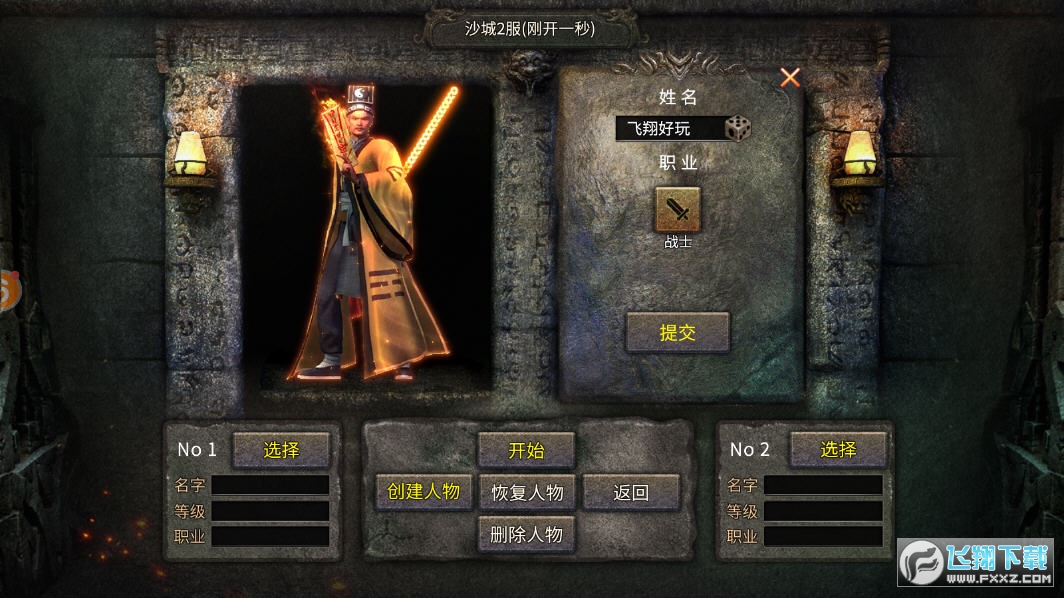Screen dimensions: 1064x598
Task: Click the orange floating icon on left edge
Action: pos(8,290)
